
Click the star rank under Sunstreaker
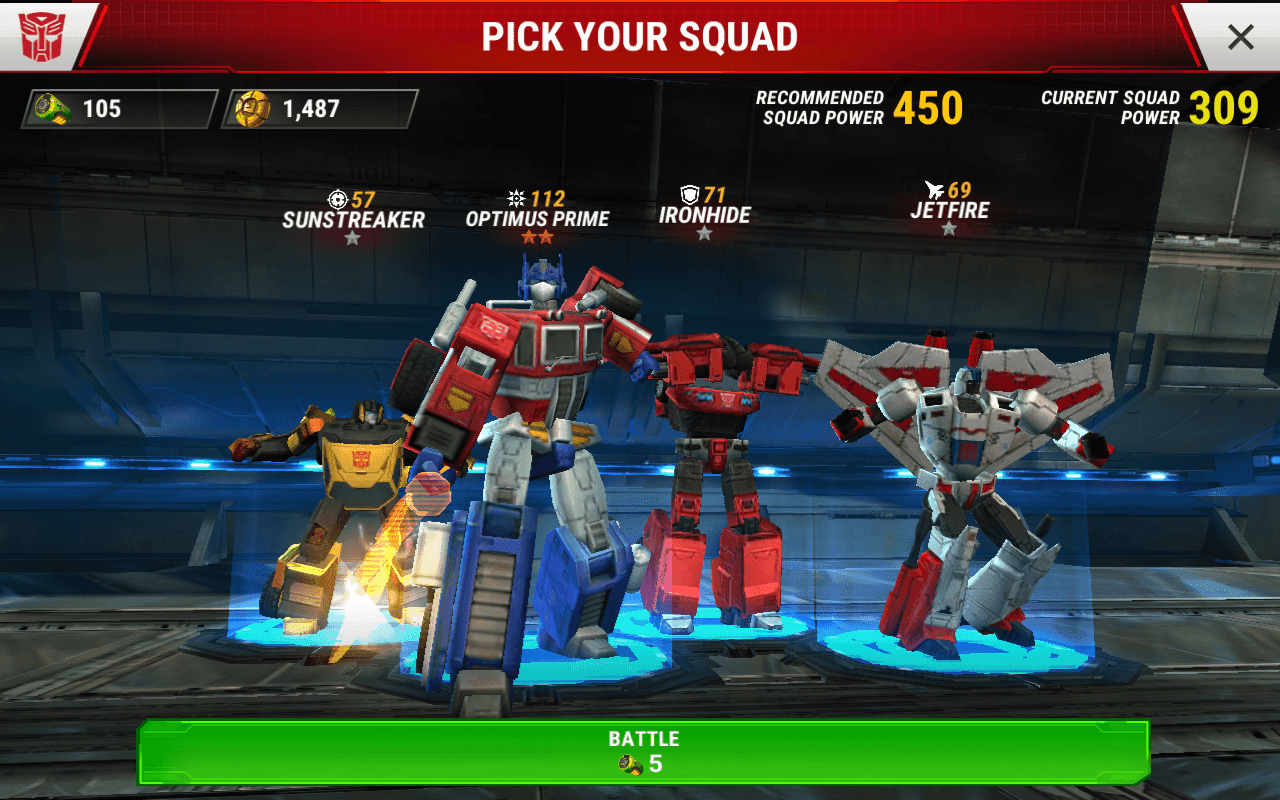(x=353, y=238)
